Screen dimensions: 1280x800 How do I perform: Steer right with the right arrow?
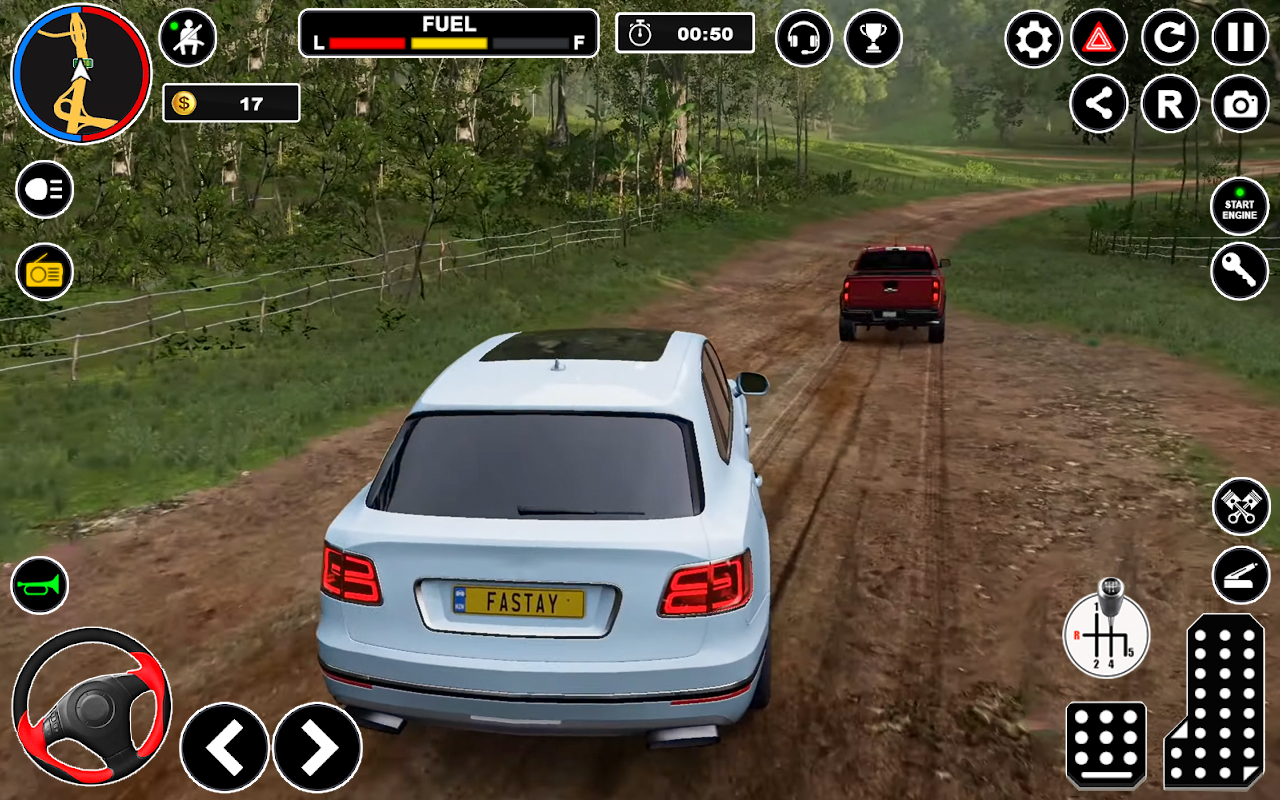pyautogui.click(x=318, y=747)
